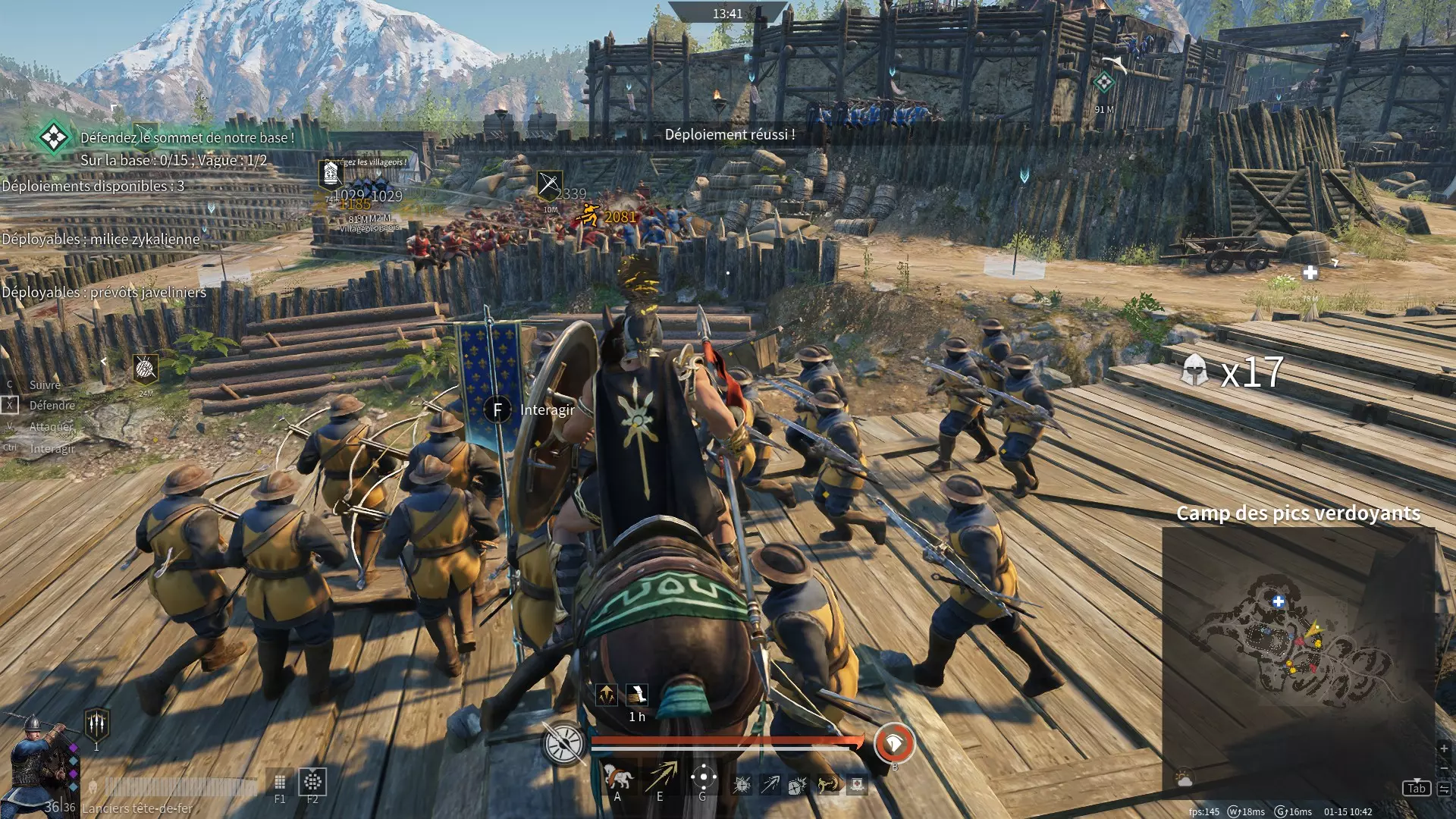Image resolution: width=1456 pixels, height=819 pixels.
Task: Zoom out the minimap with the minus button
Action: click(1444, 767)
